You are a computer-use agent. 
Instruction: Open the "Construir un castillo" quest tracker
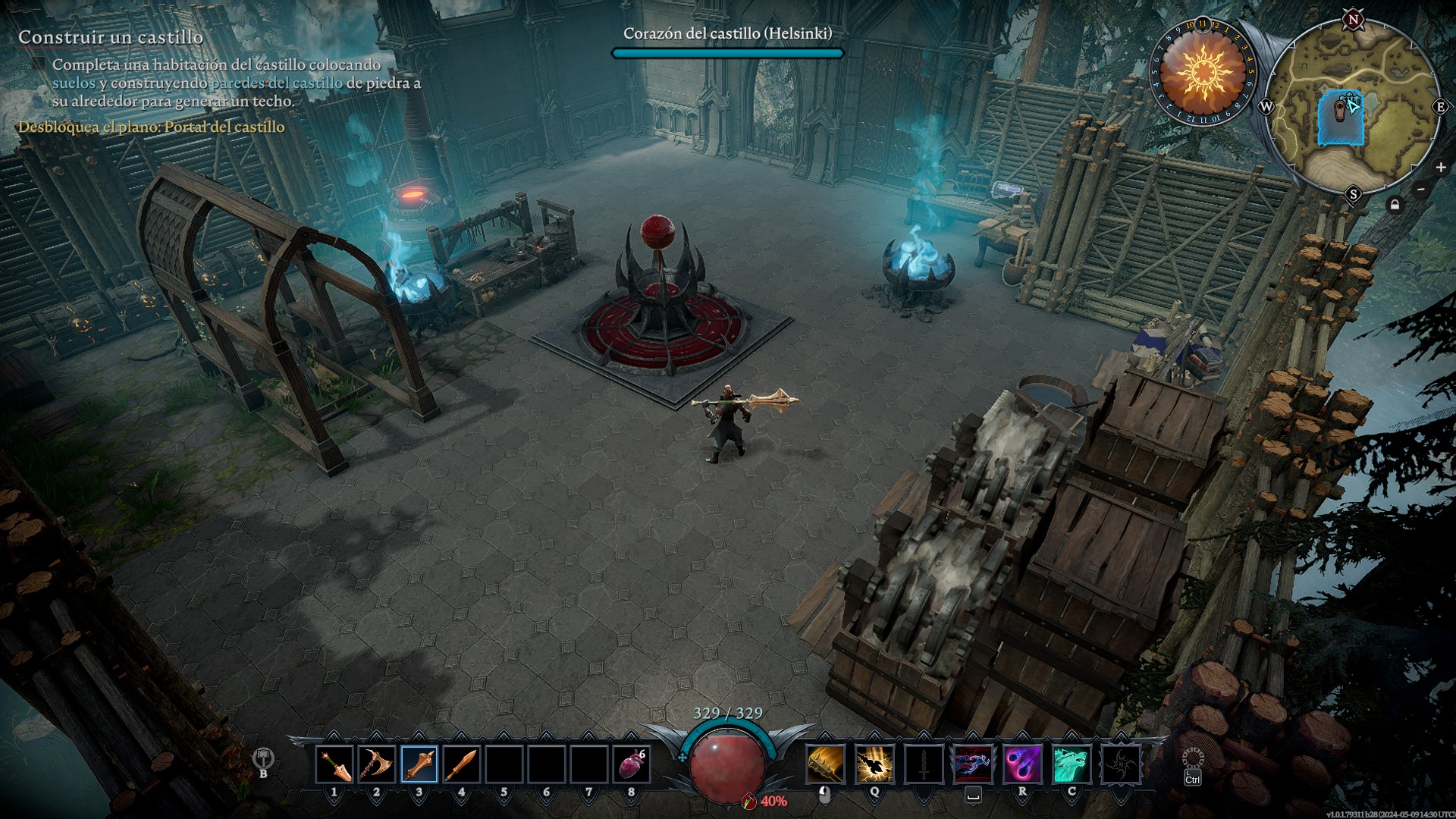pos(111,37)
